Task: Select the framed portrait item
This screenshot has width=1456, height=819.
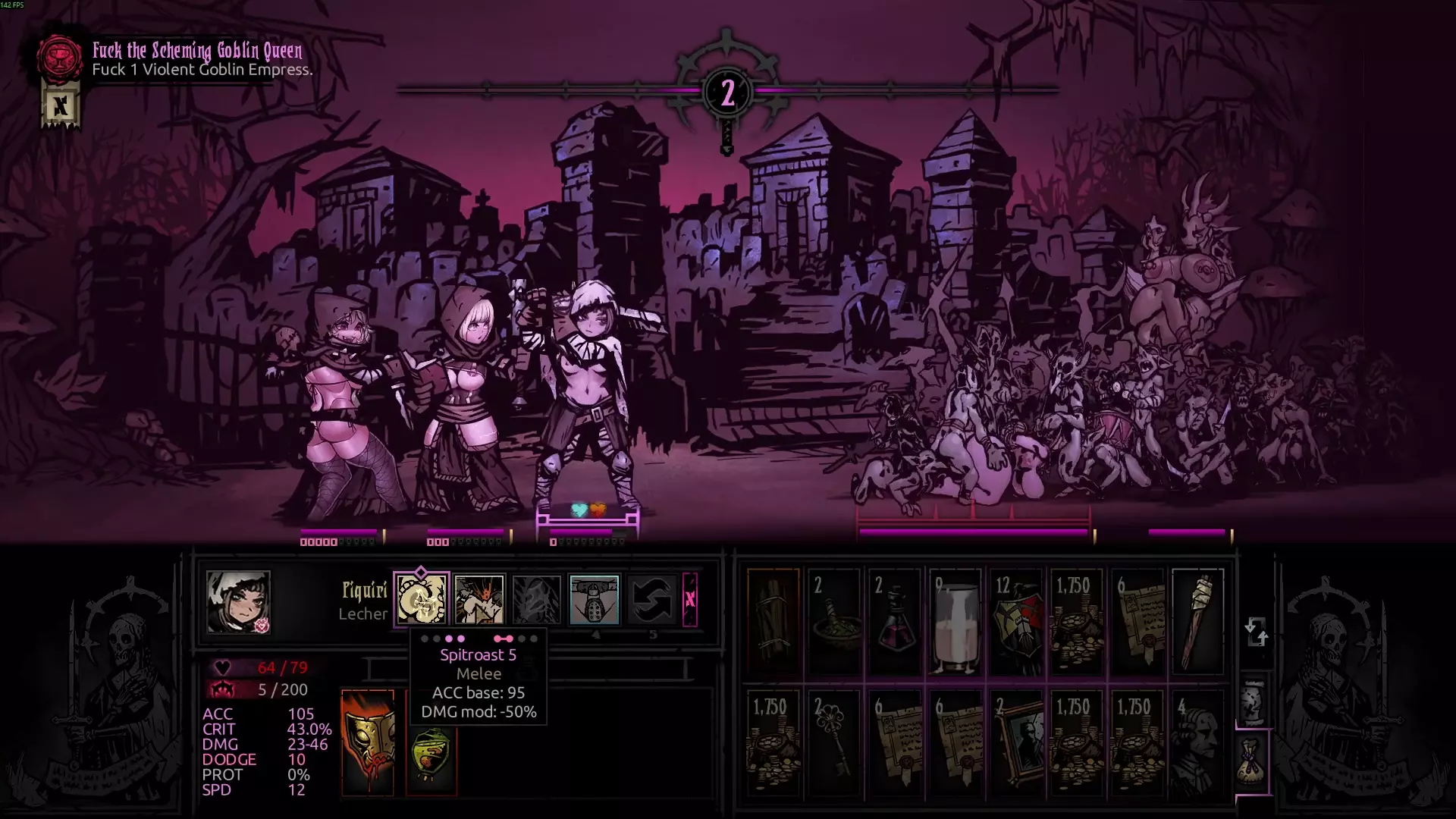Action: pos(1016,743)
